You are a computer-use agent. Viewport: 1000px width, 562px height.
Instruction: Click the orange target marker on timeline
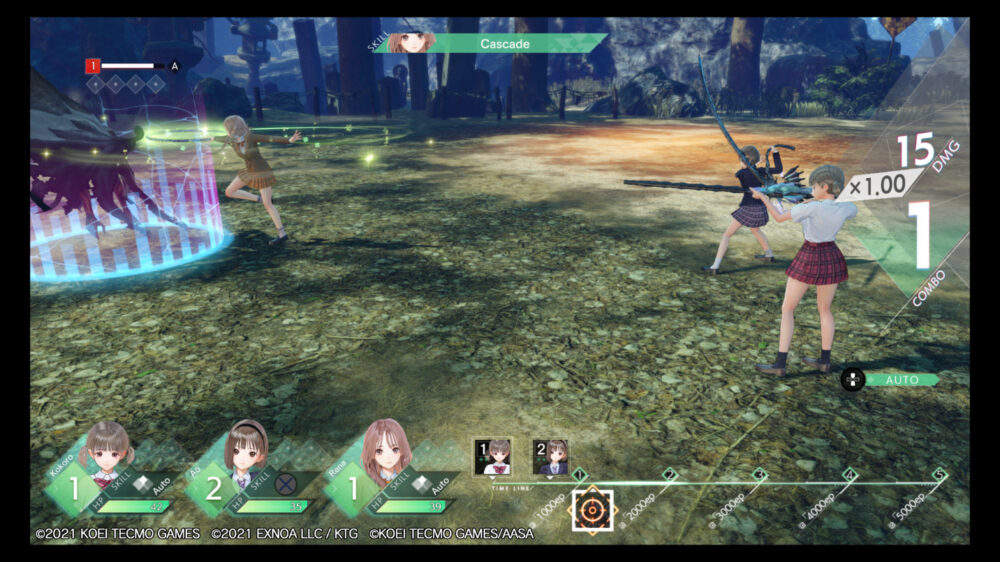(x=592, y=509)
